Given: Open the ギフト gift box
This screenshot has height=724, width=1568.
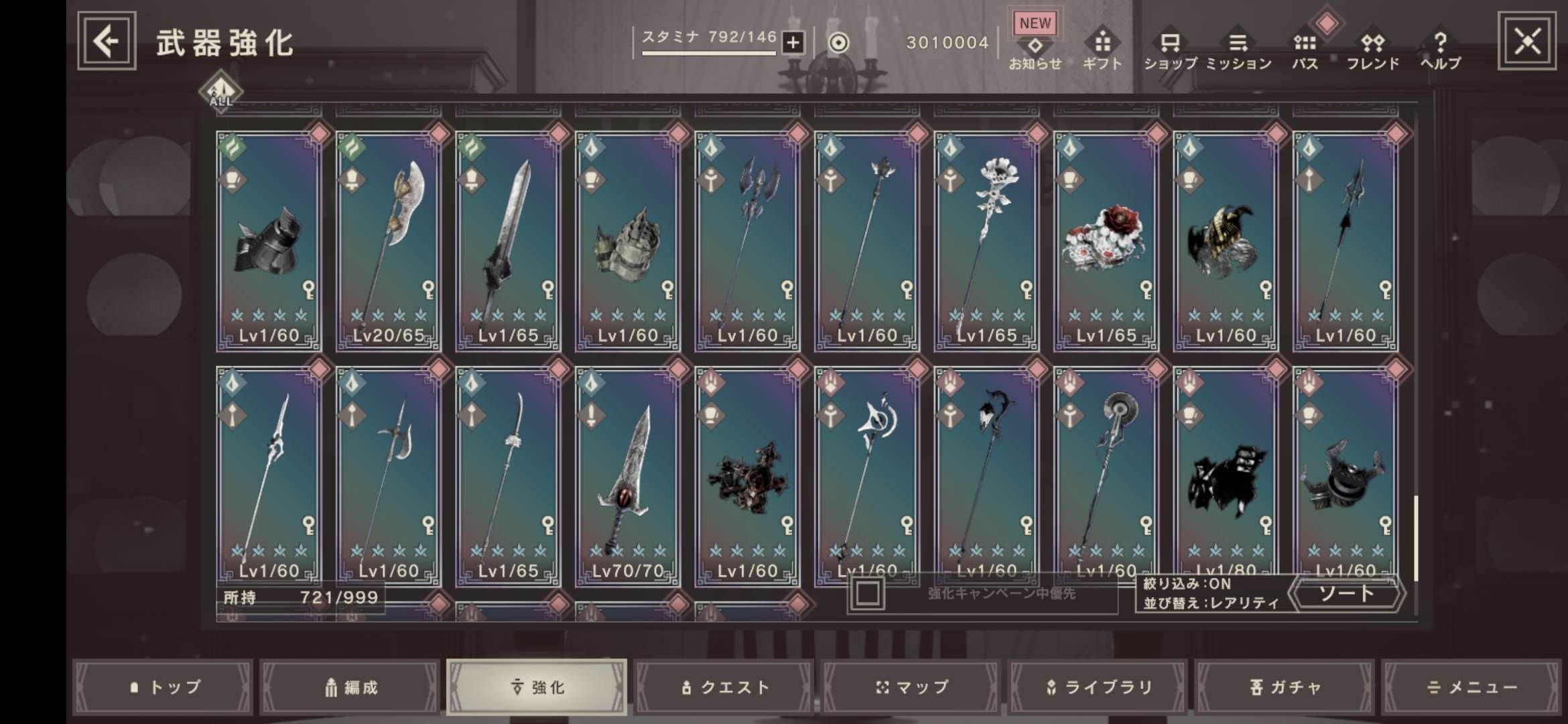Looking at the screenshot, I should click(1102, 50).
